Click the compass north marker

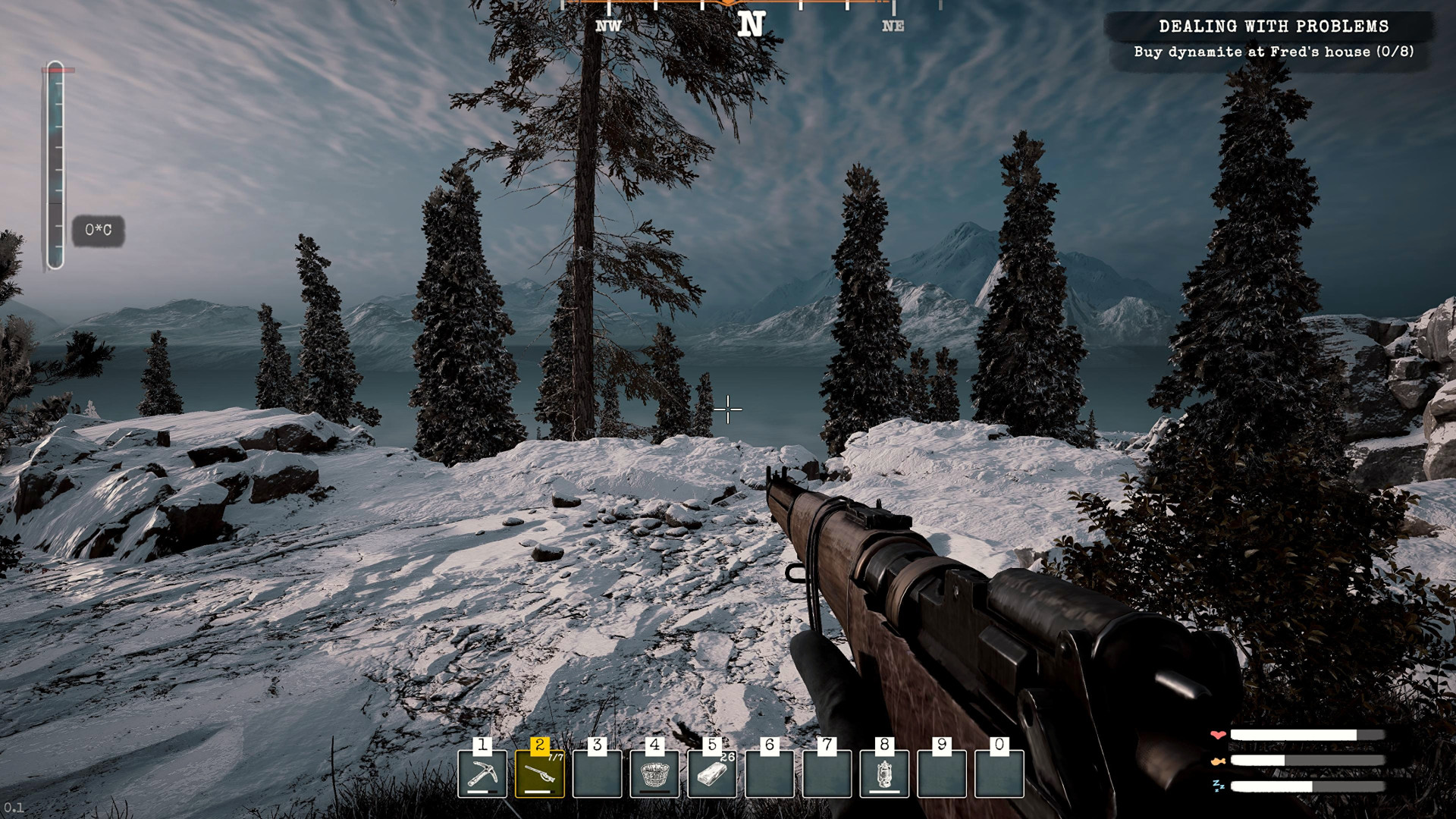click(x=751, y=24)
